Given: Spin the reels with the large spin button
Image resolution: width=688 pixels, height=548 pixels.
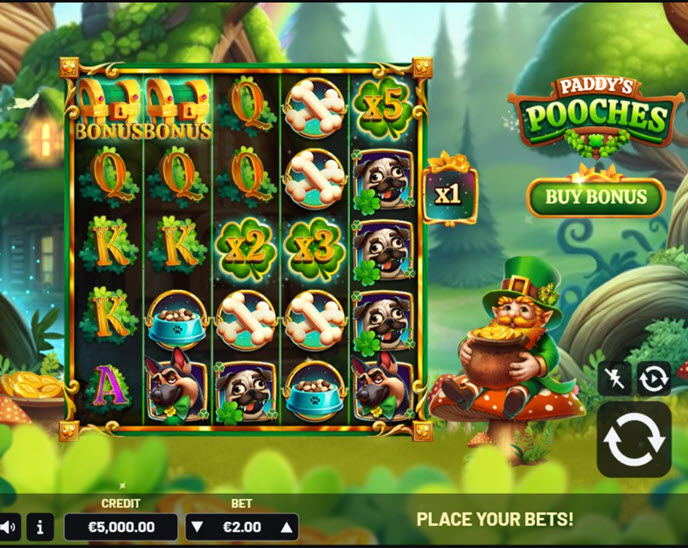Looking at the screenshot, I should 634,440.
